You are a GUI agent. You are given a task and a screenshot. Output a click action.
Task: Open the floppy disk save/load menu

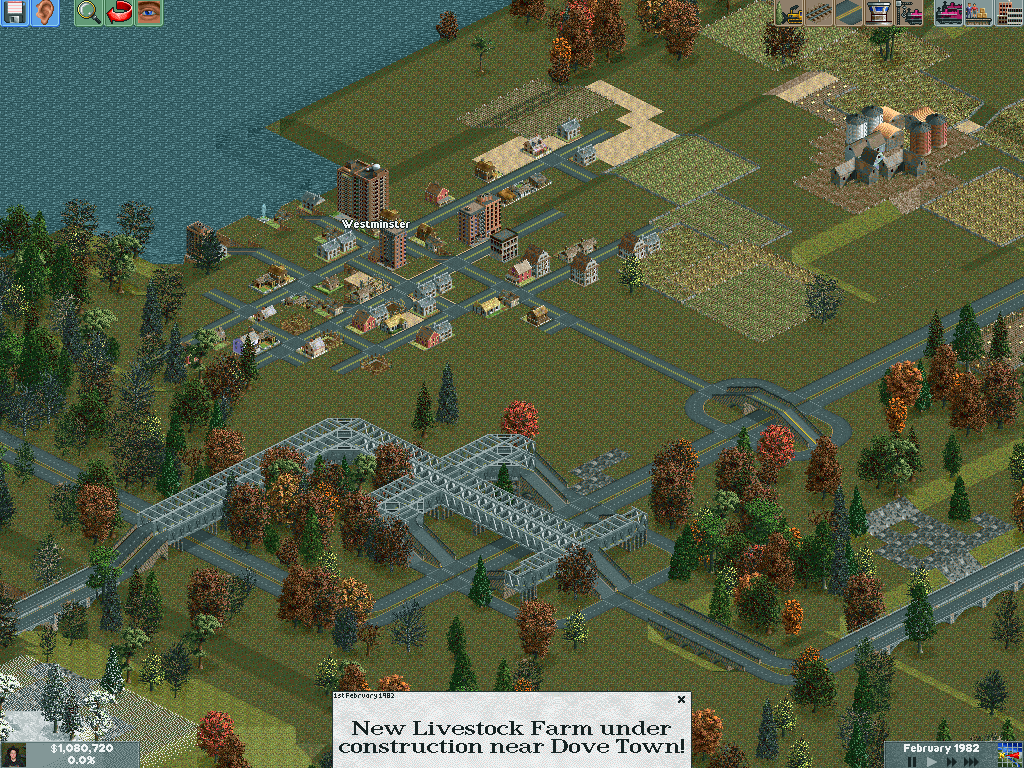(x=15, y=13)
